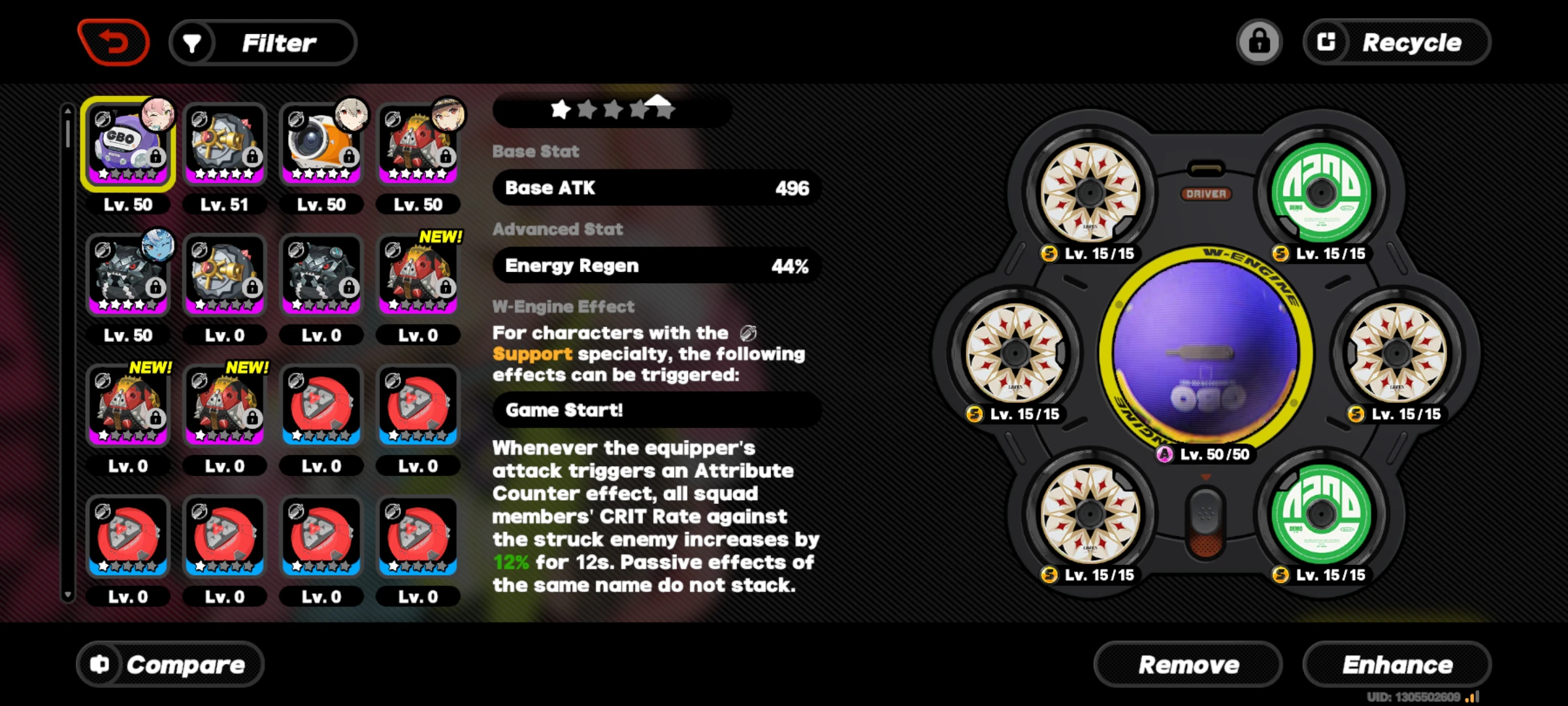Open the Filter menu
Image resolution: width=1568 pixels, height=706 pixels.
[278, 42]
